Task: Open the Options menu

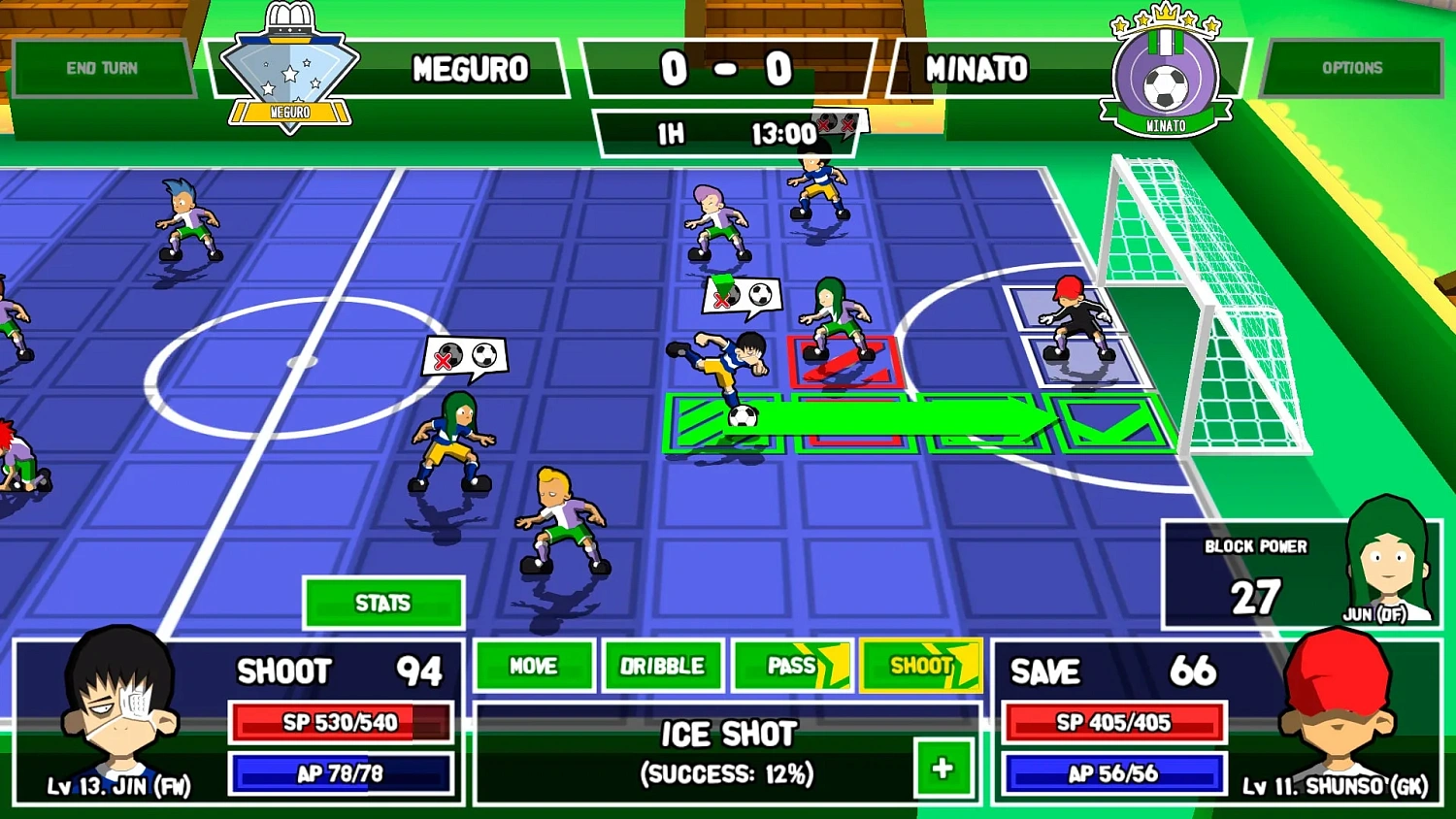Action: [x=1352, y=68]
